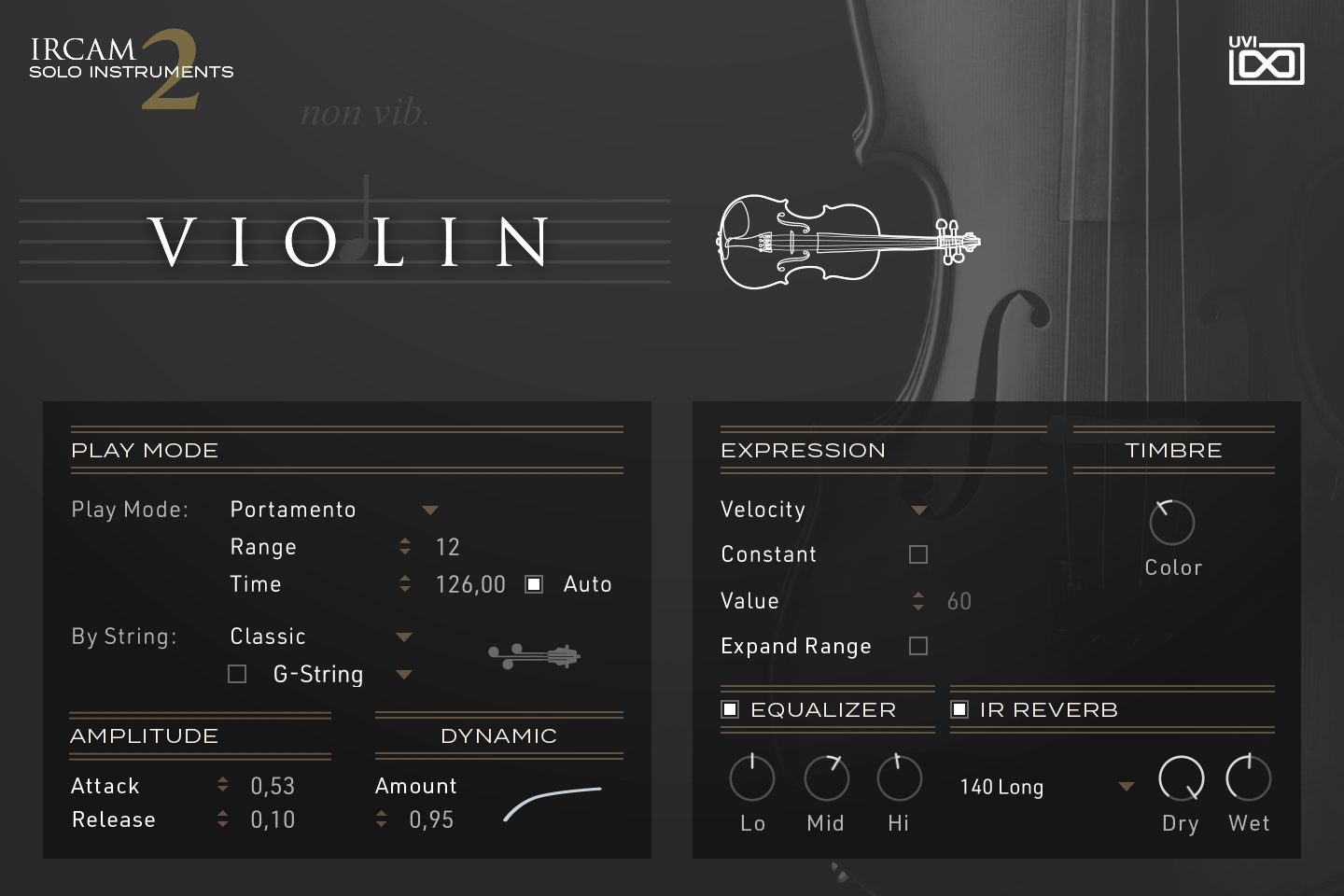Screen dimensions: 1344x896
Task: Adjust the Mid EQ knob
Action: [825, 777]
